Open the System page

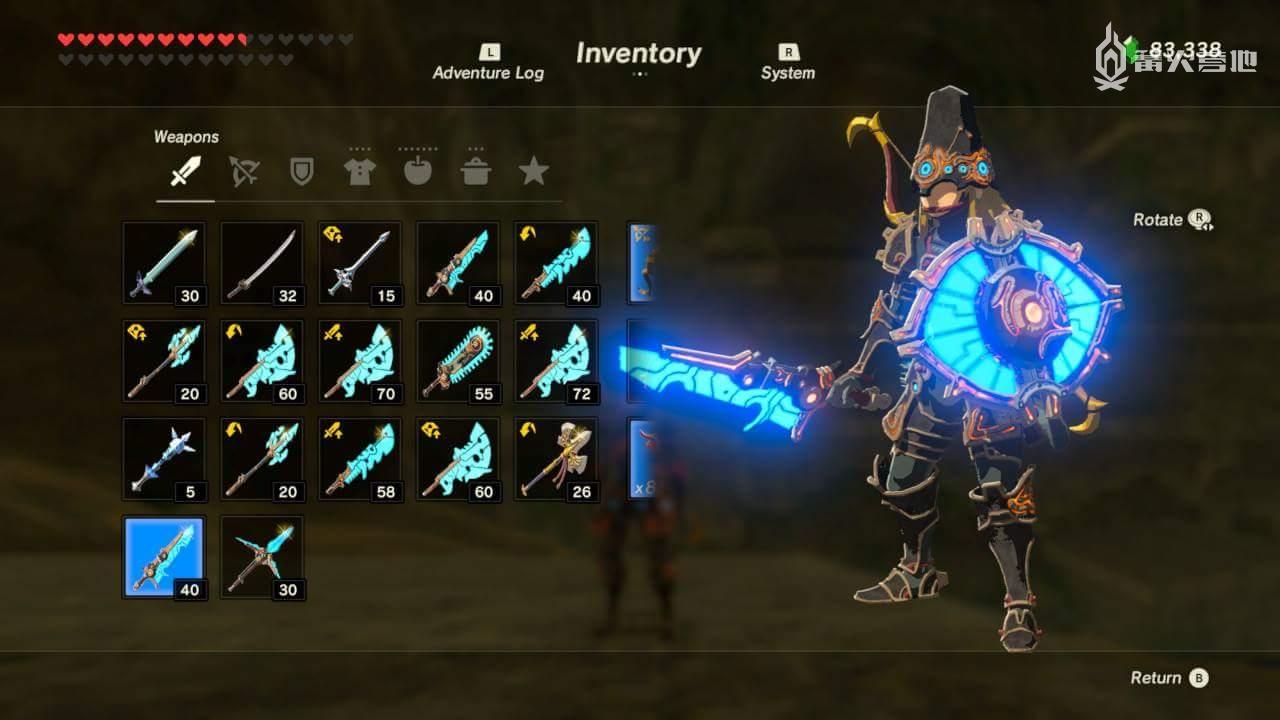pos(788,63)
